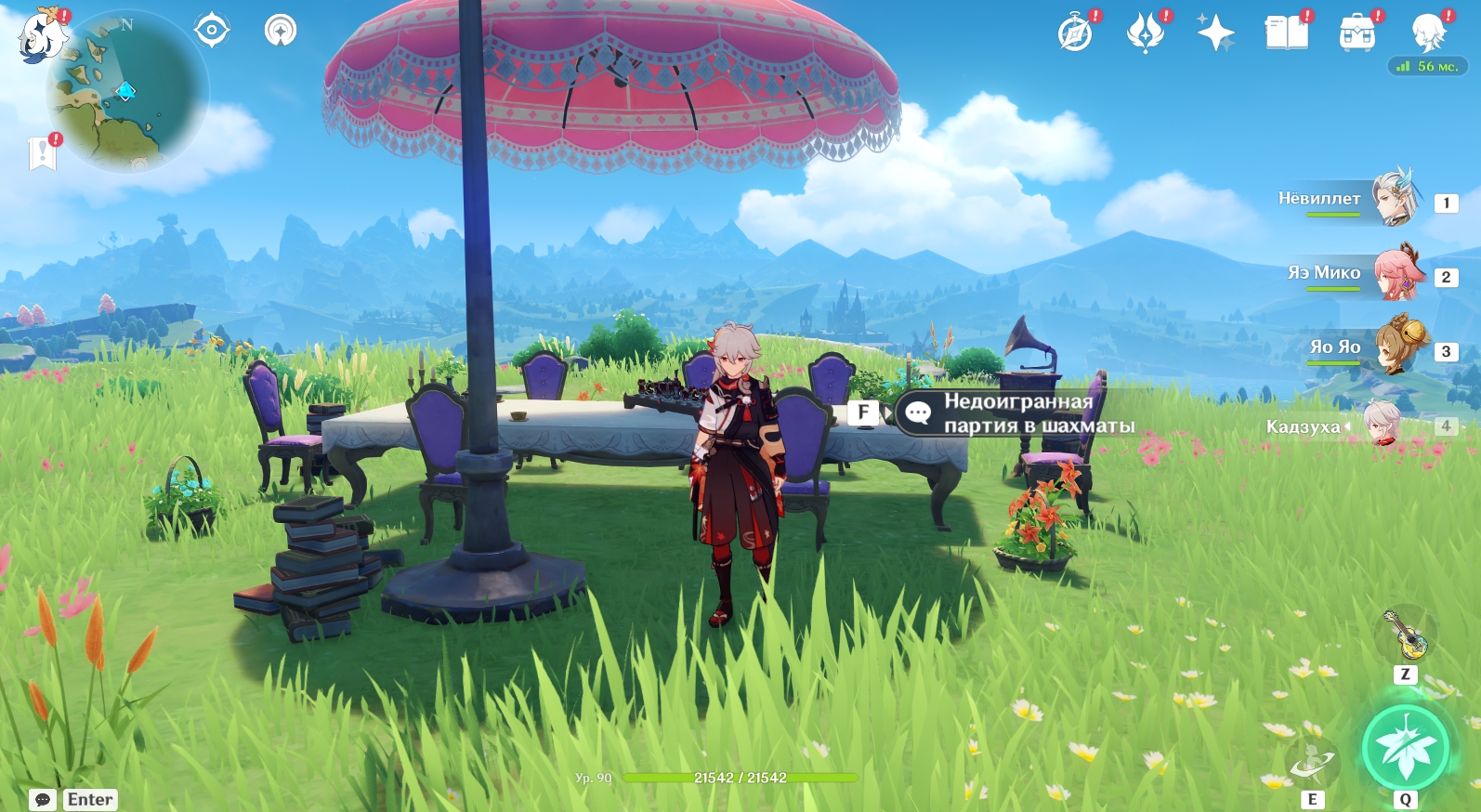Open the character head icon in the top-right
The image size is (1481, 812).
point(1427,33)
